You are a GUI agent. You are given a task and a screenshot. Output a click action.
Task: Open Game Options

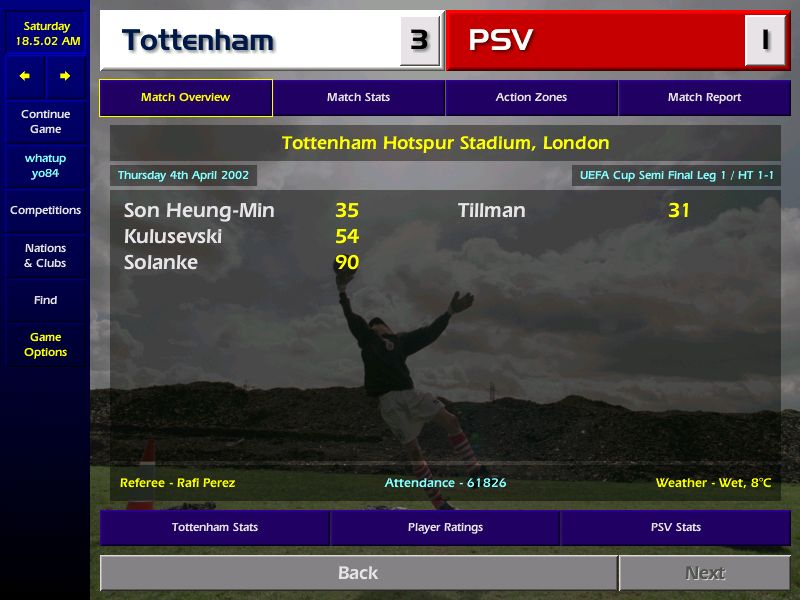[x=45, y=345]
